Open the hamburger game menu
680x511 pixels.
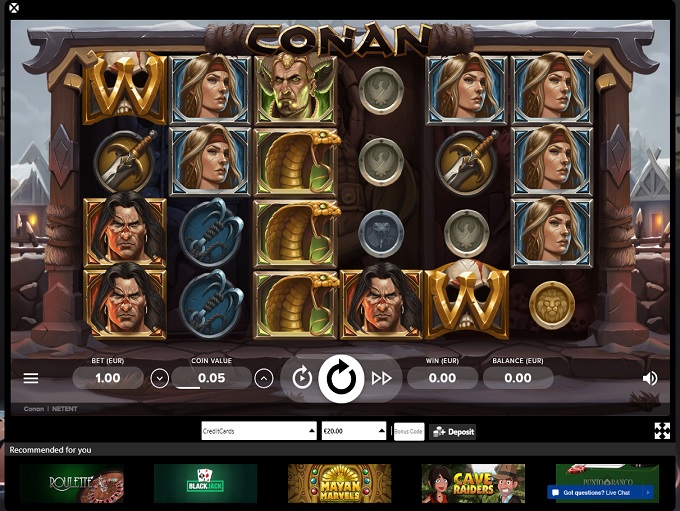pyautogui.click(x=31, y=379)
